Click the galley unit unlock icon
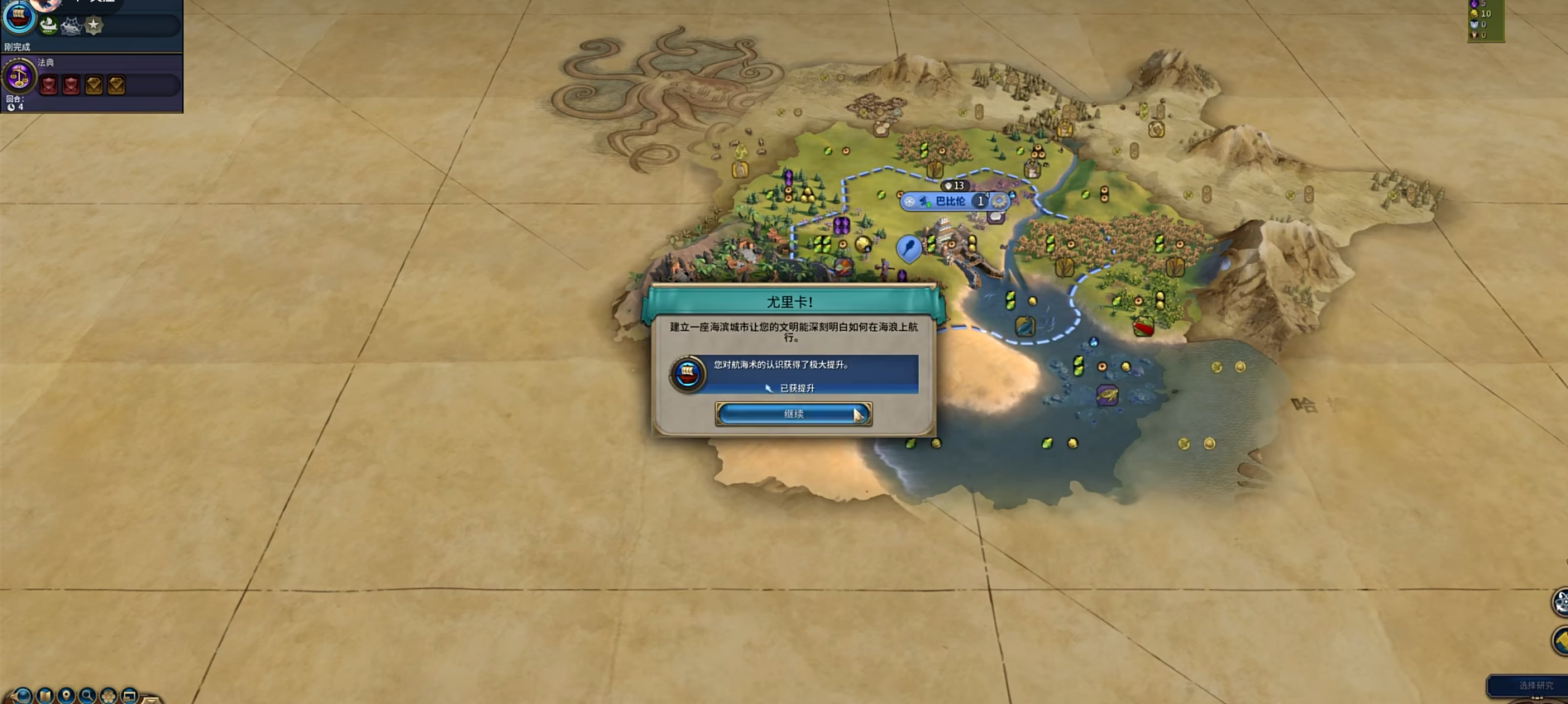The image size is (1568, 704). coord(49,26)
